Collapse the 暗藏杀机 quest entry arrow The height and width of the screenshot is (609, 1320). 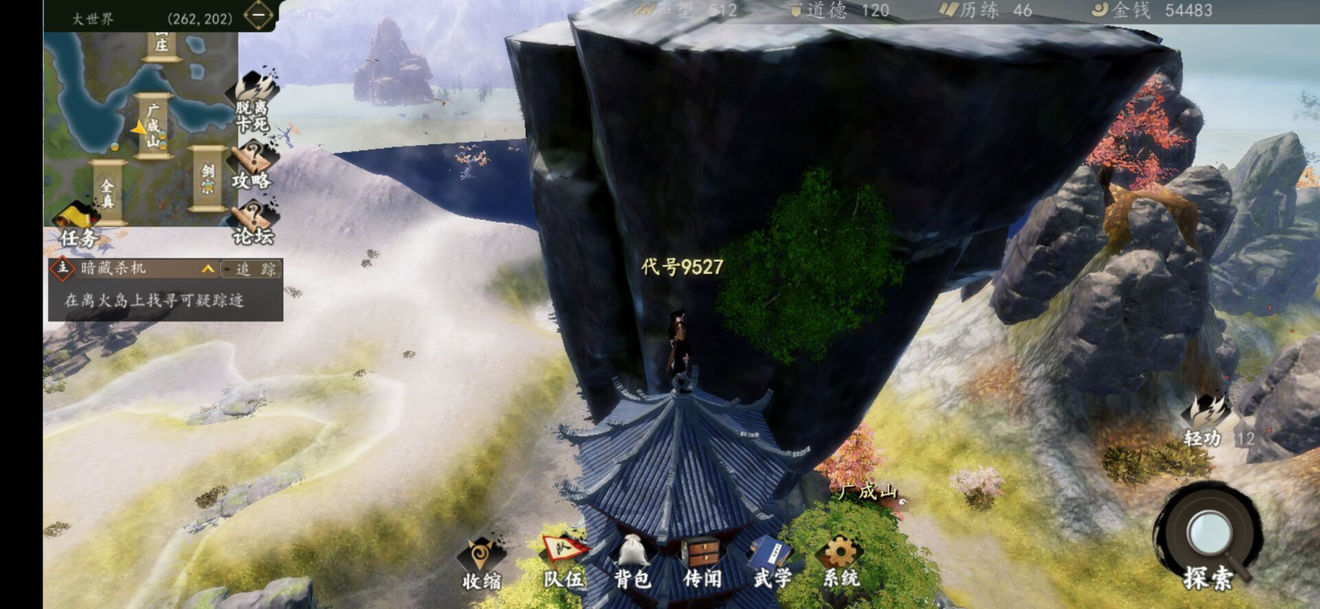click(208, 269)
